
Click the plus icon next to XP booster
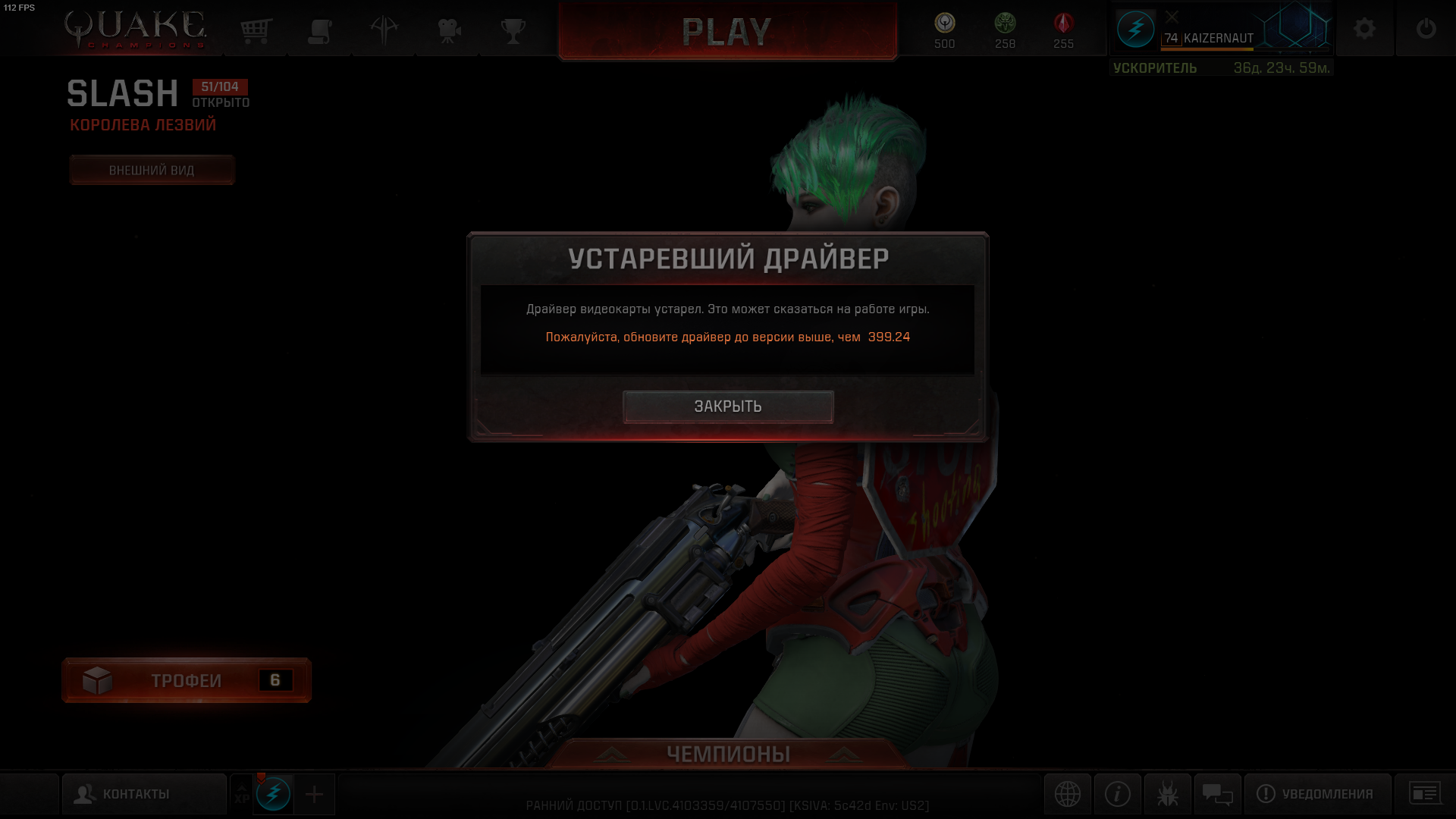pyautogui.click(x=312, y=794)
